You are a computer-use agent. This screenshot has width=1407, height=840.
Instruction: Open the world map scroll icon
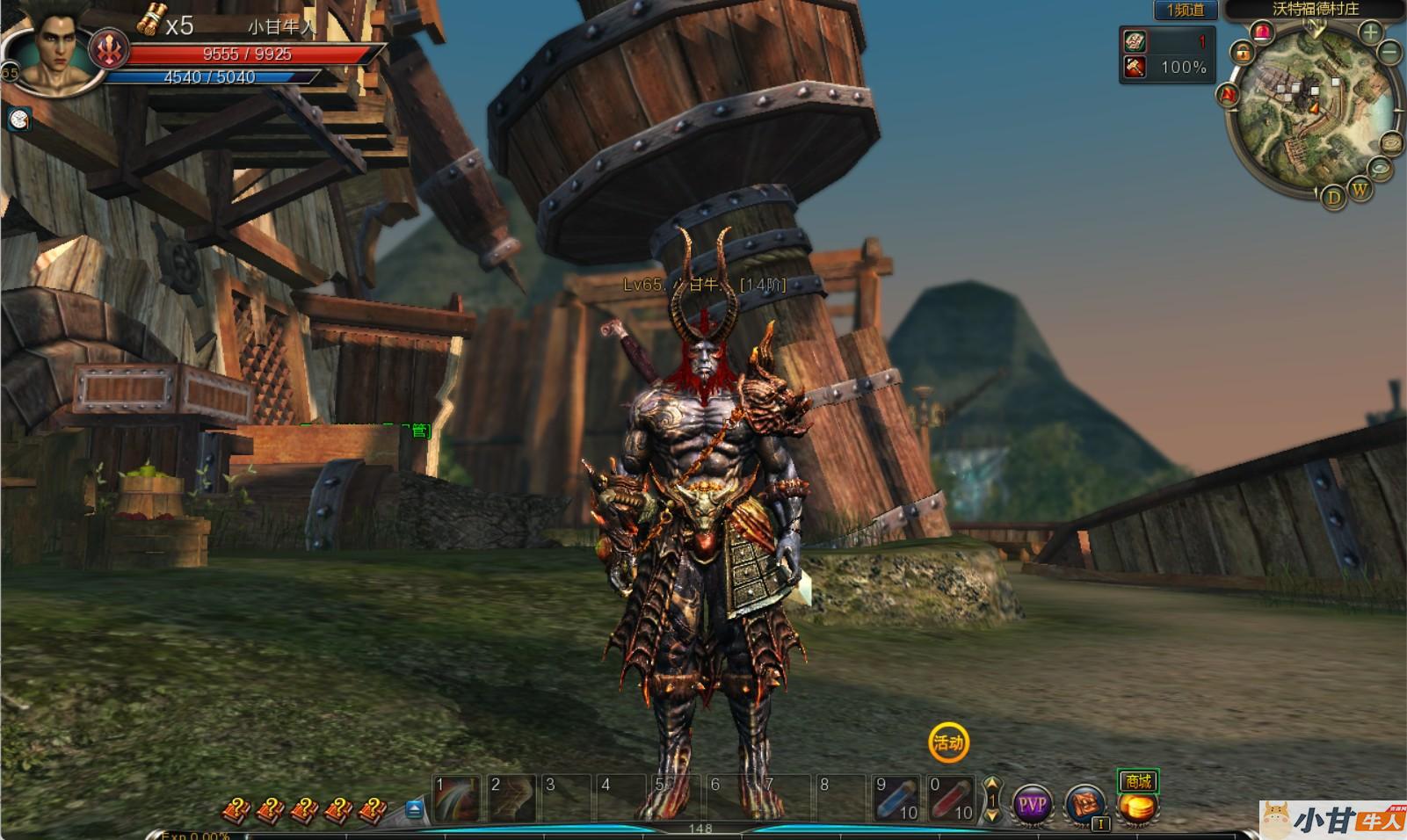1392,143
